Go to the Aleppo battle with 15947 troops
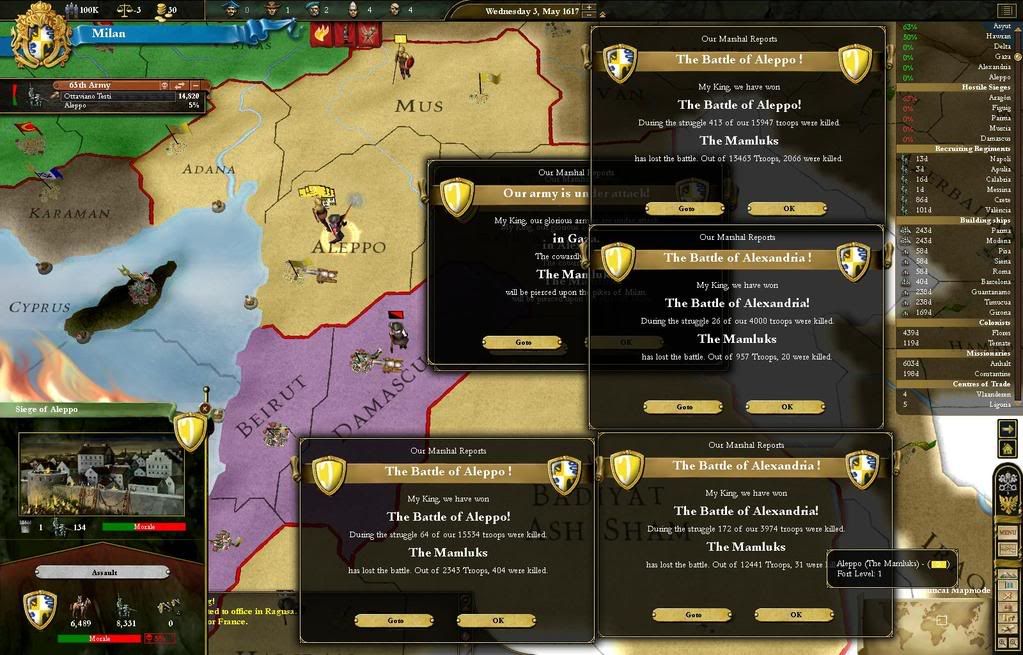The height and width of the screenshot is (655, 1023). click(685, 209)
